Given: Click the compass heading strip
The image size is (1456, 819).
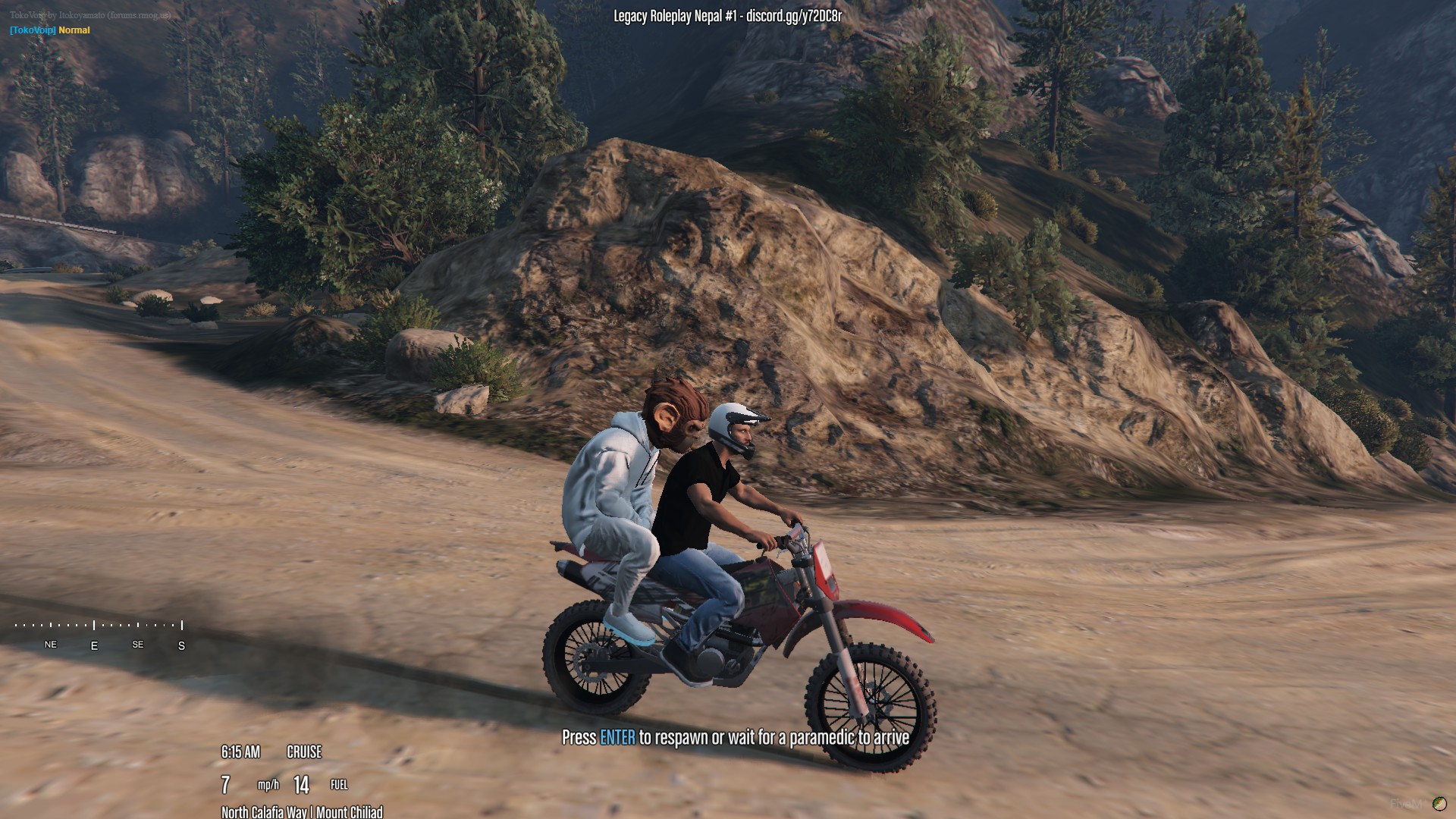Looking at the screenshot, I should click(99, 635).
